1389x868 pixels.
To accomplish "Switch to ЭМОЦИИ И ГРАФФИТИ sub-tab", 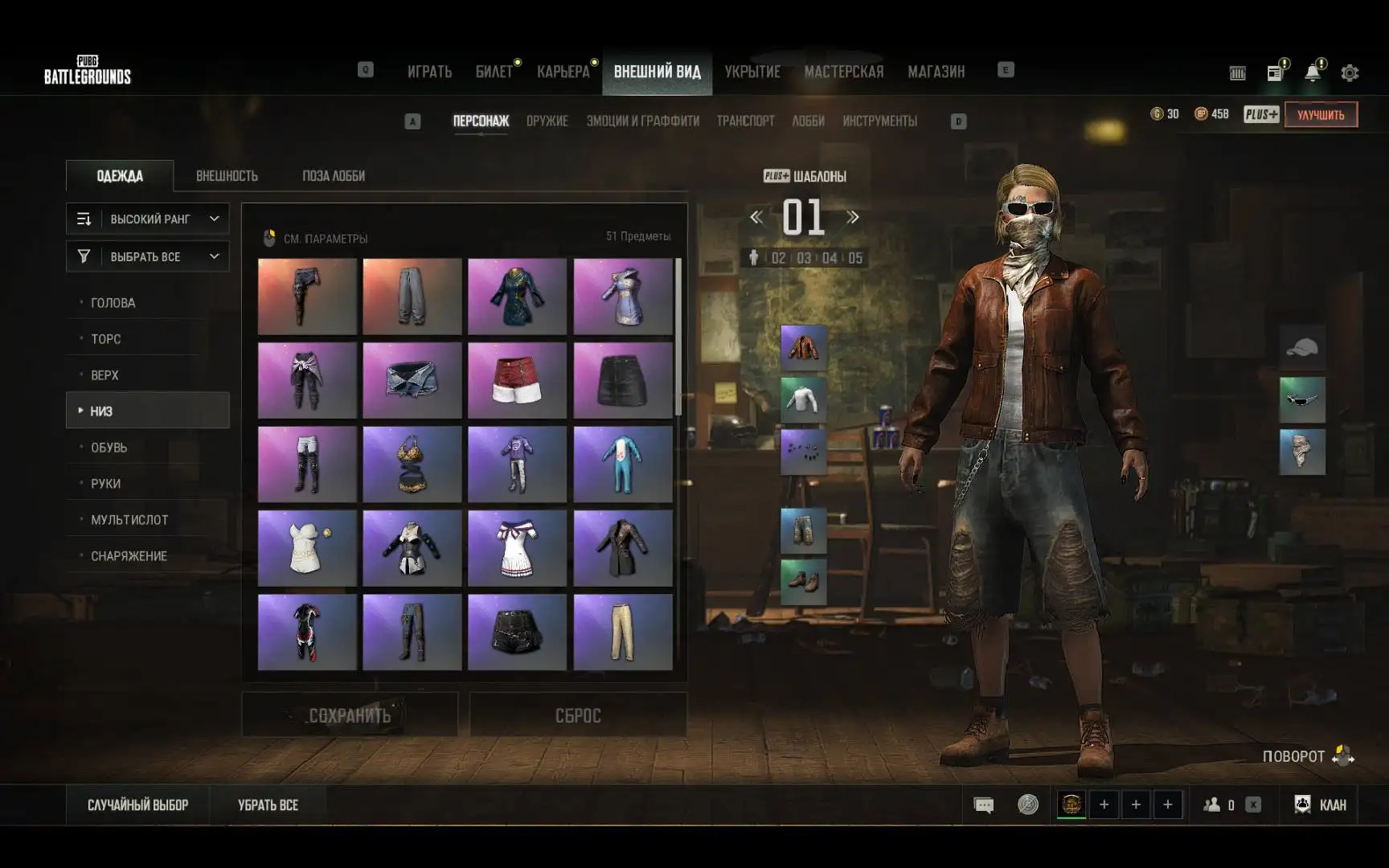I will pyautogui.click(x=642, y=121).
